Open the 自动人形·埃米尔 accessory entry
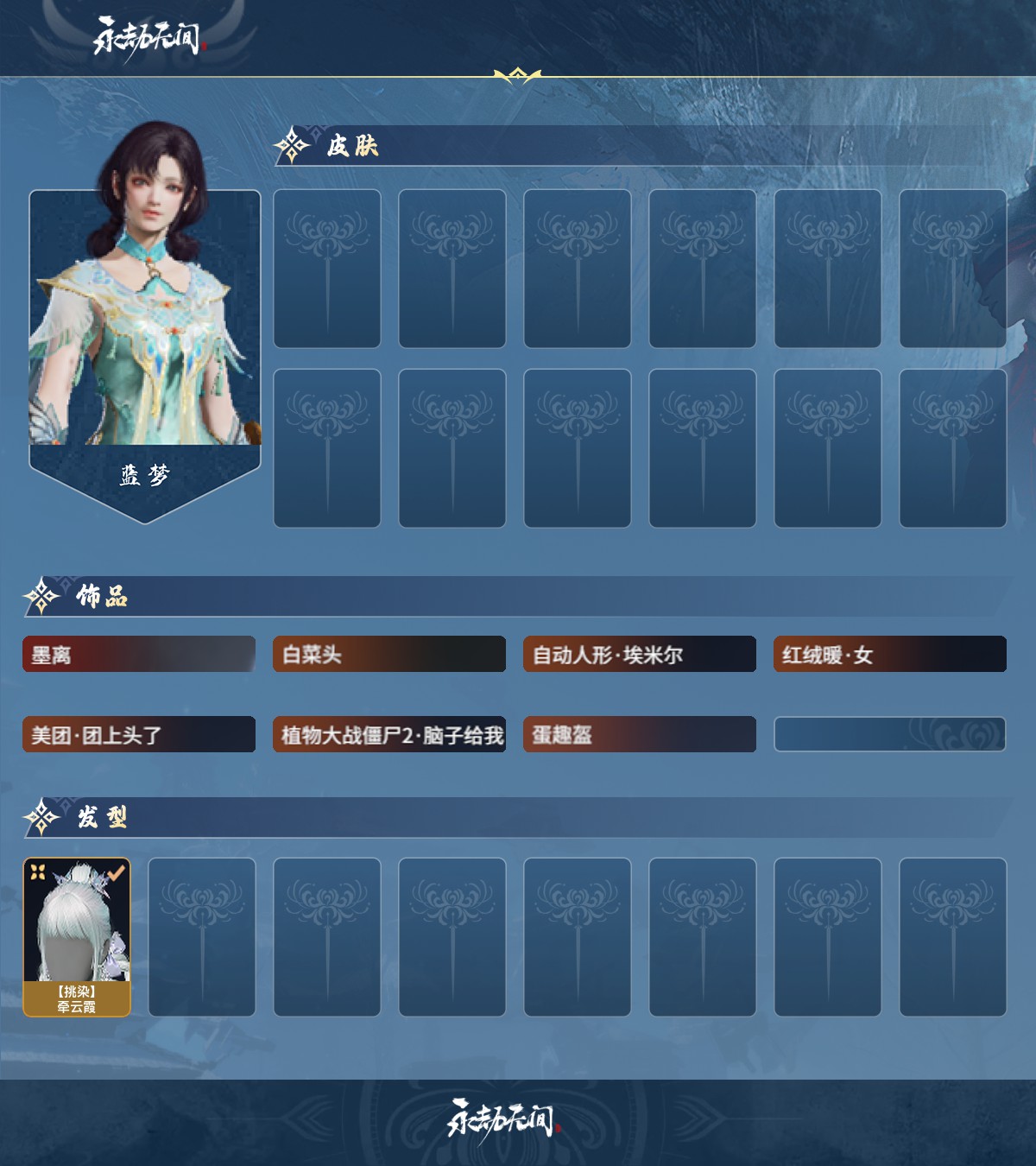The image size is (1036, 1166). pyautogui.click(x=640, y=655)
